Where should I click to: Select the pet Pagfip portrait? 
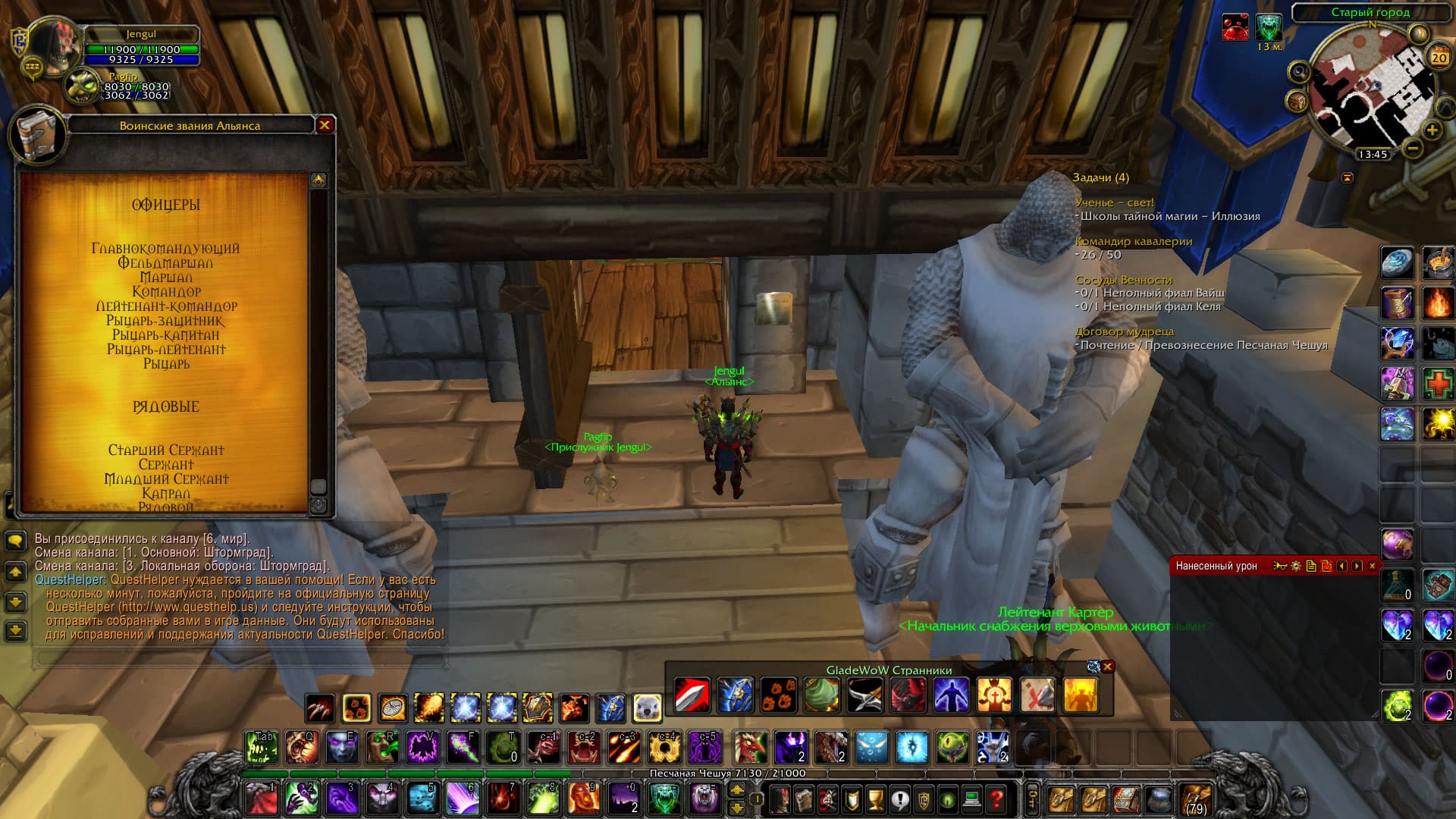(x=82, y=88)
